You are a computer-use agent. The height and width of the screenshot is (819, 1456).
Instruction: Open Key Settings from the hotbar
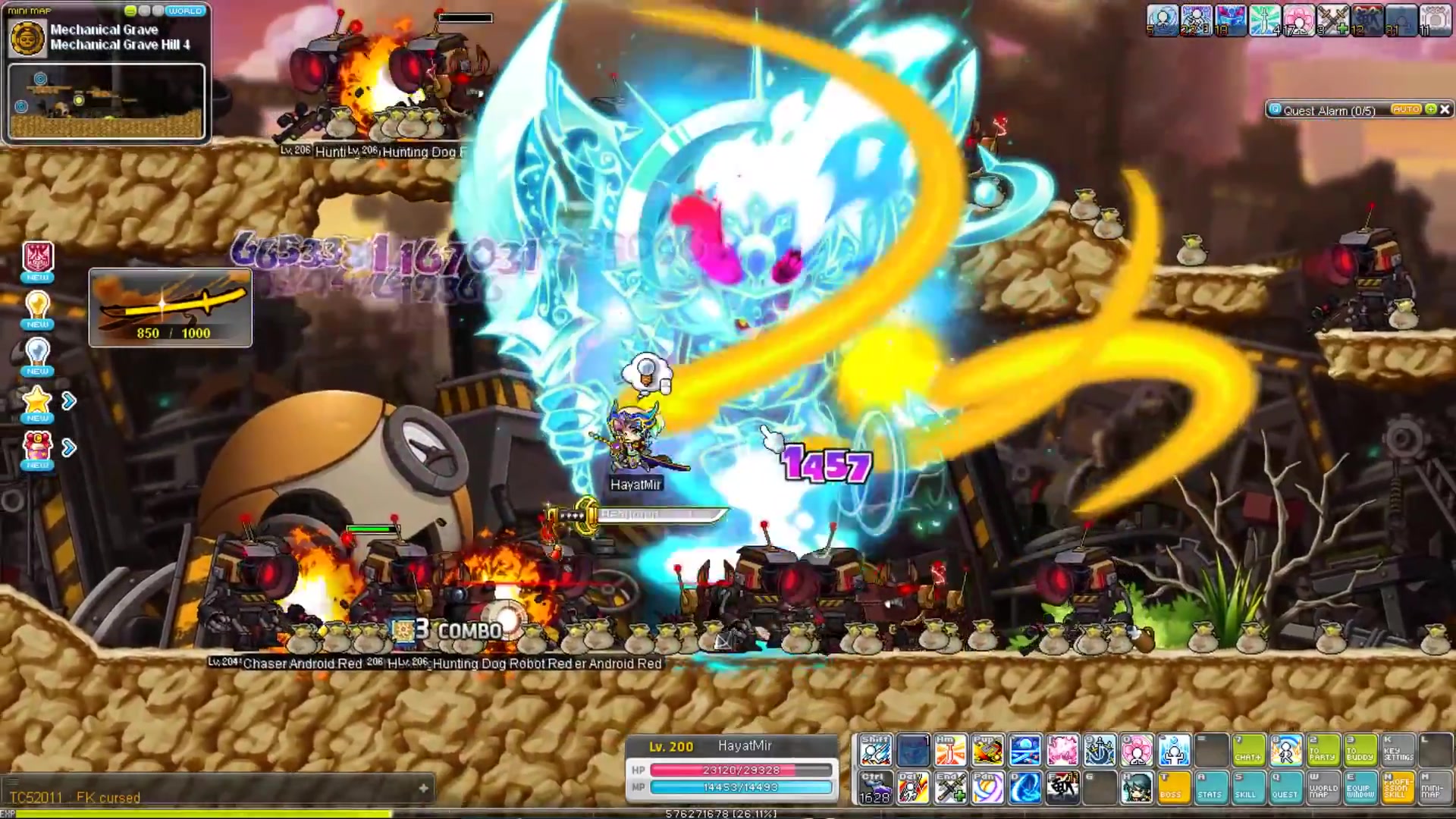point(1398,749)
